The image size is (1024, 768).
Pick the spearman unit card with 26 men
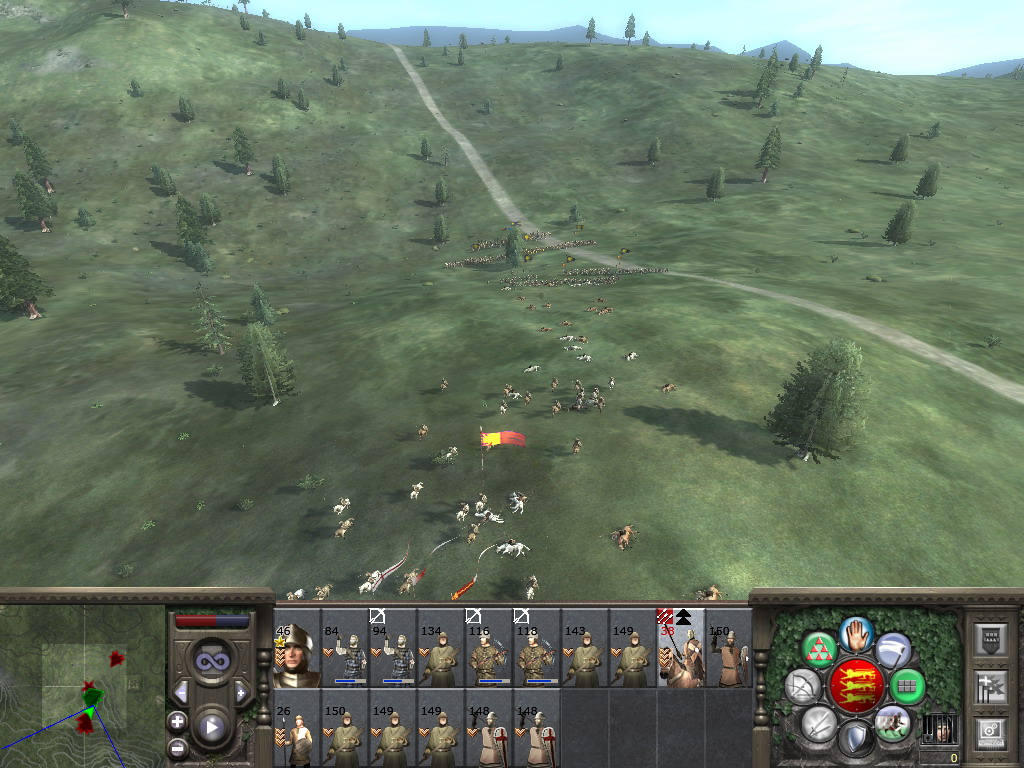pyautogui.click(x=297, y=735)
